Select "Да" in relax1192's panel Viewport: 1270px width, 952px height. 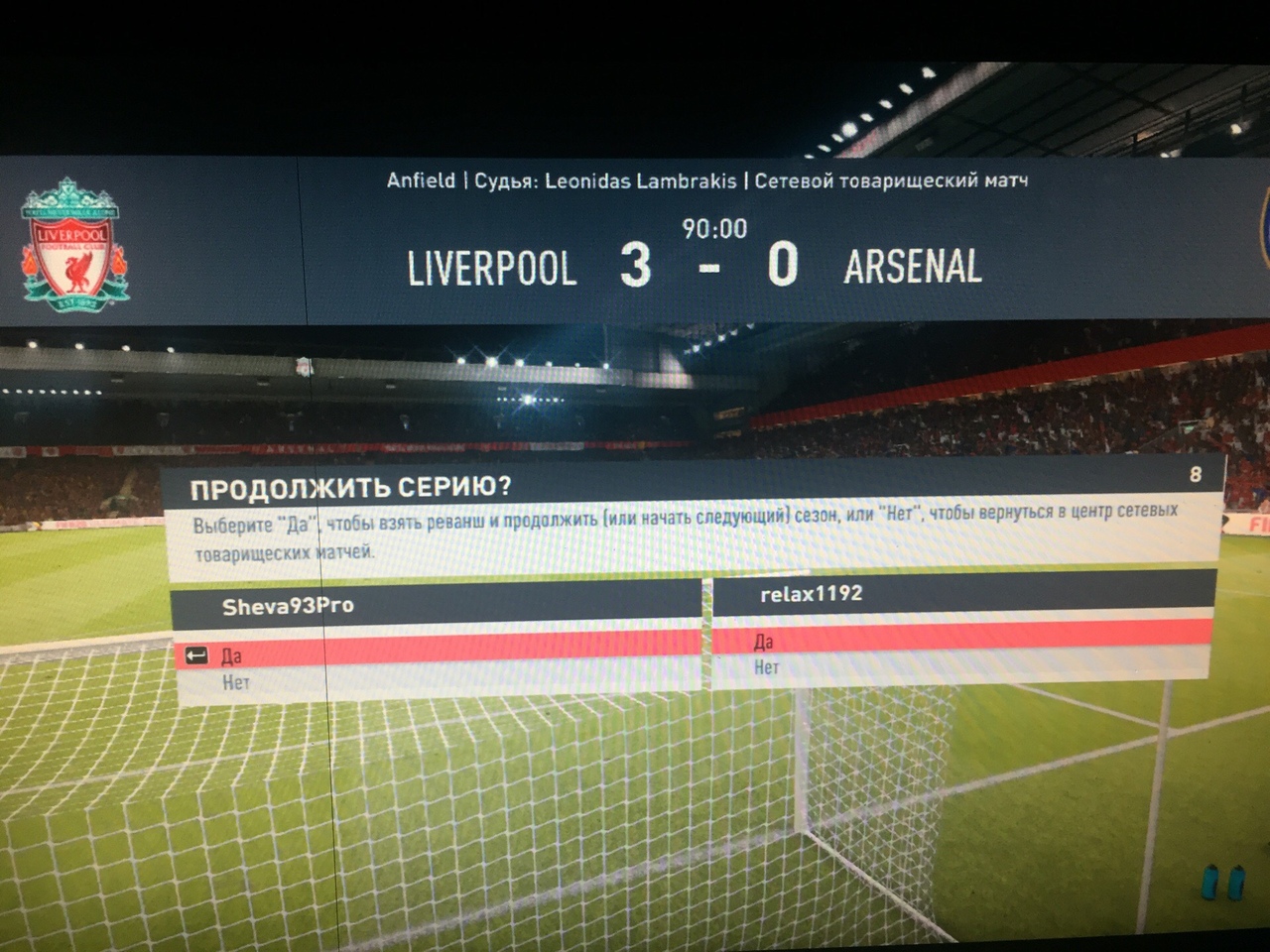point(764,642)
